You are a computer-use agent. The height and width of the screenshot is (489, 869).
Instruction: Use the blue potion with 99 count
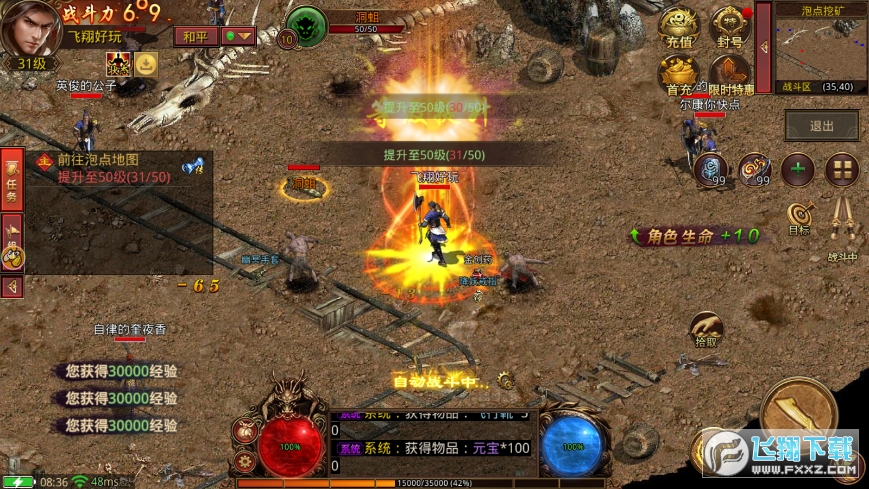(x=711, y=169)
